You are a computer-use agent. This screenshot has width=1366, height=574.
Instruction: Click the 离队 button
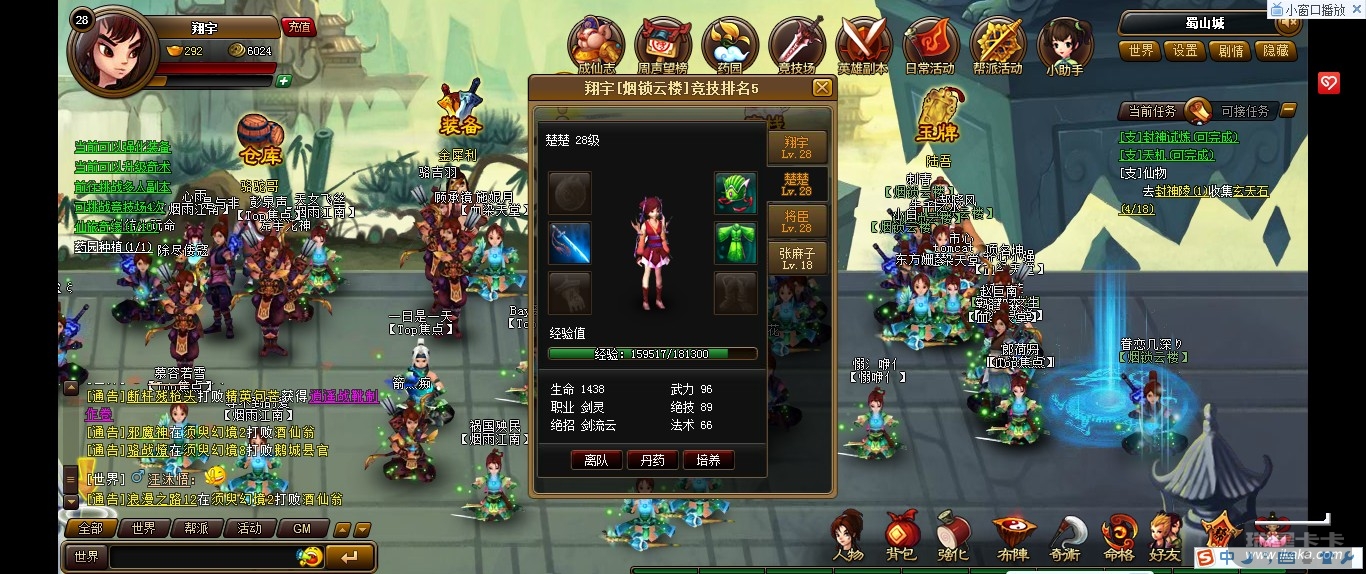(x=596, y=460)
